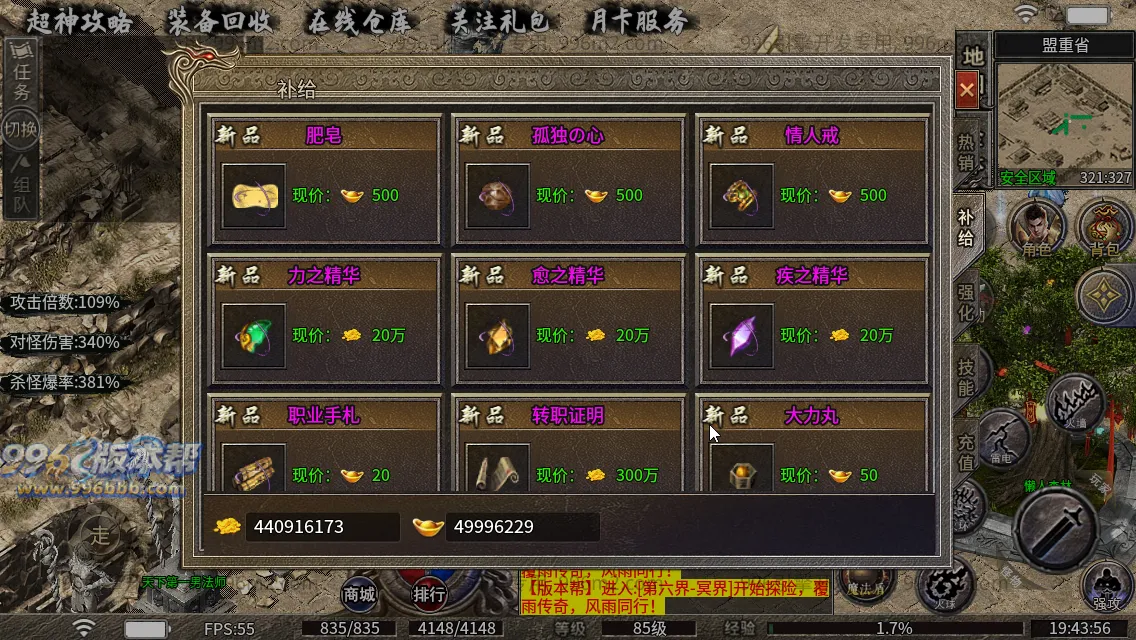Open the 角色 character sheet
The height and width of the screenshot is (640, 1136).
(1036, 226)
